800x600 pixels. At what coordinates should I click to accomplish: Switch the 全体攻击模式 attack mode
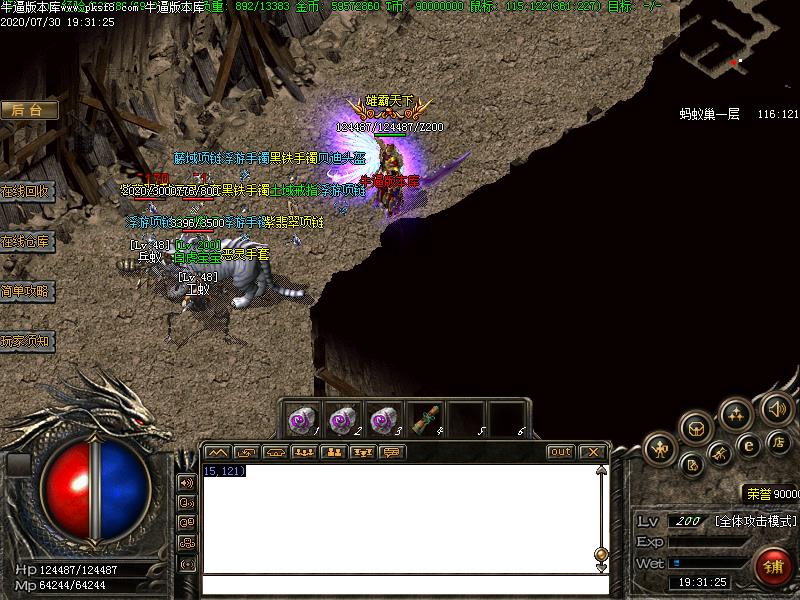755,521
